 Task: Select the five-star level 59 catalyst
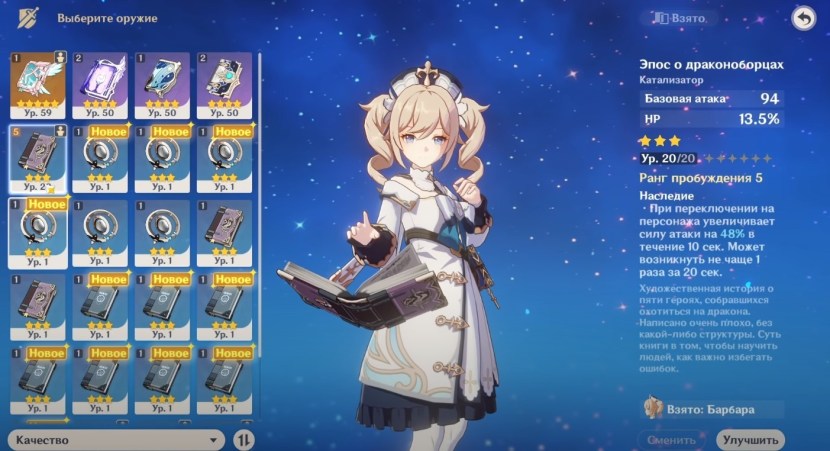point(37,82)
